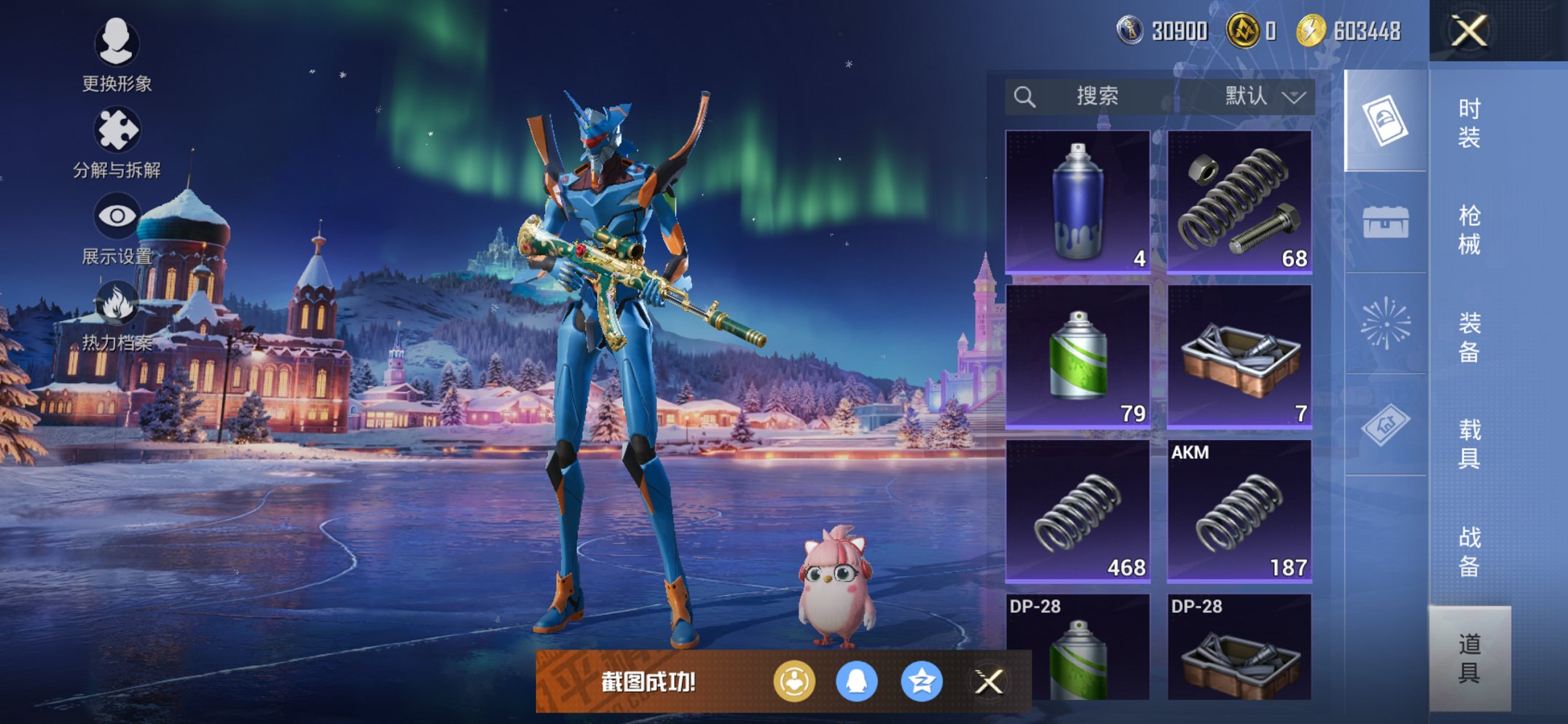Switch to the 载具 vehicles tab
The height and width of the screenshot is (724, 1568).
click(1468, 444)
